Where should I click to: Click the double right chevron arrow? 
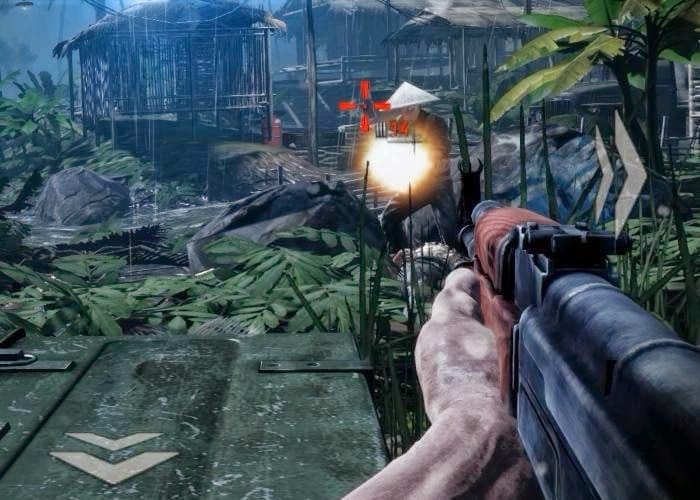619,172
